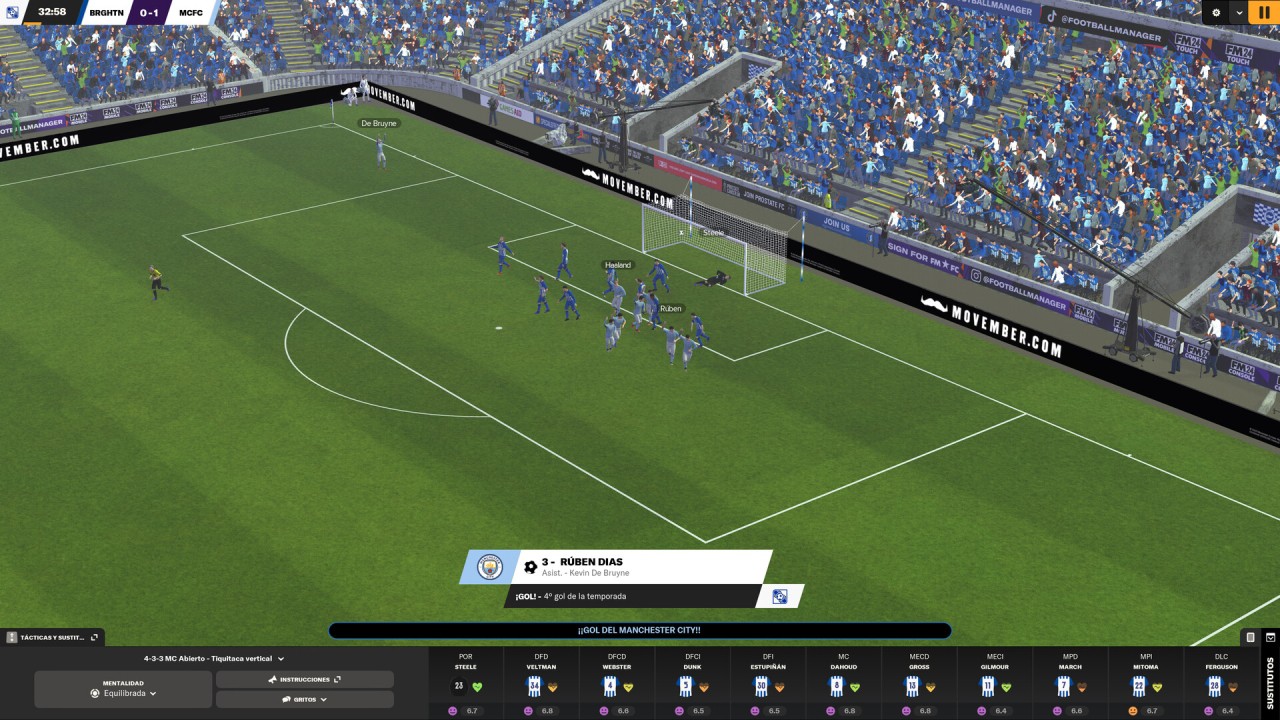Click the club badge in the scoreboard
This screenshot has width=1280, height=720.
coord(13,12)
